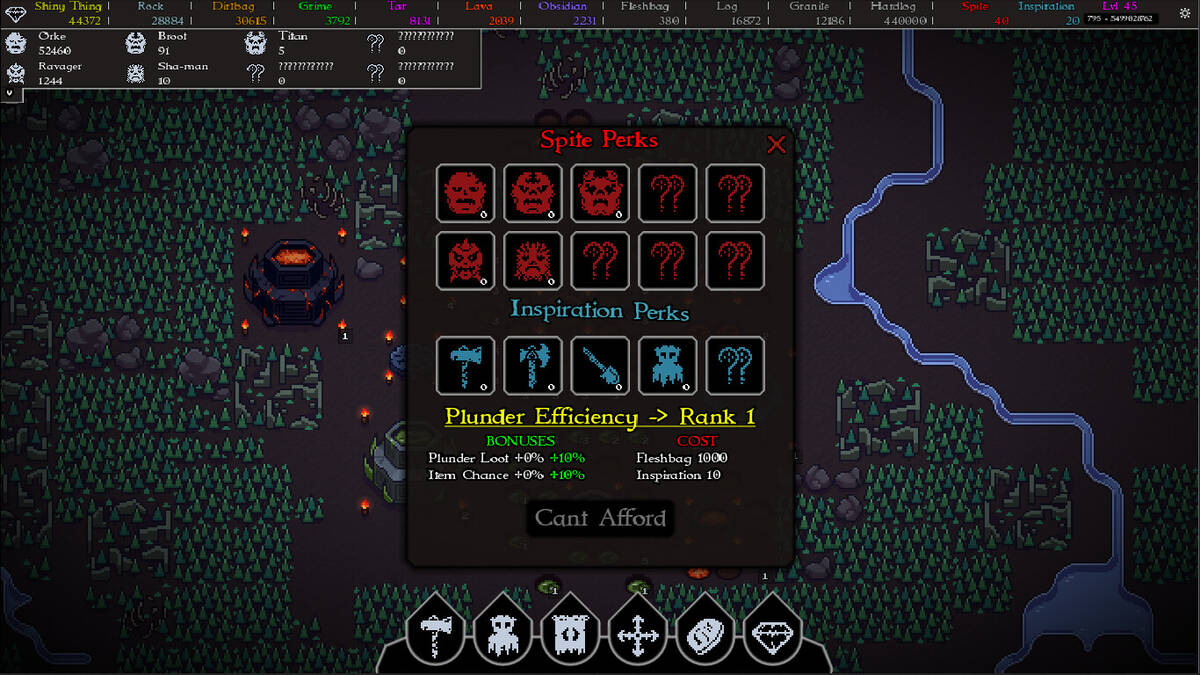Choose the blue shovel inspiration perk
The width and height of the screenshot is (1200, 675).
600,365
